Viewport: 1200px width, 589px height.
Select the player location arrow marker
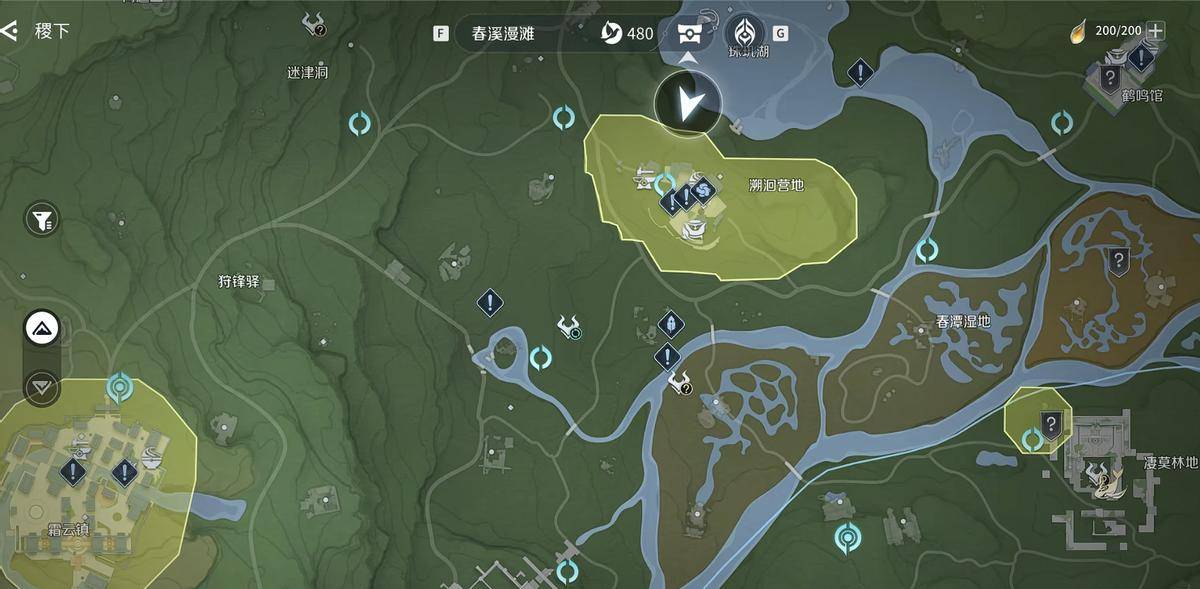tap(688, 103)
